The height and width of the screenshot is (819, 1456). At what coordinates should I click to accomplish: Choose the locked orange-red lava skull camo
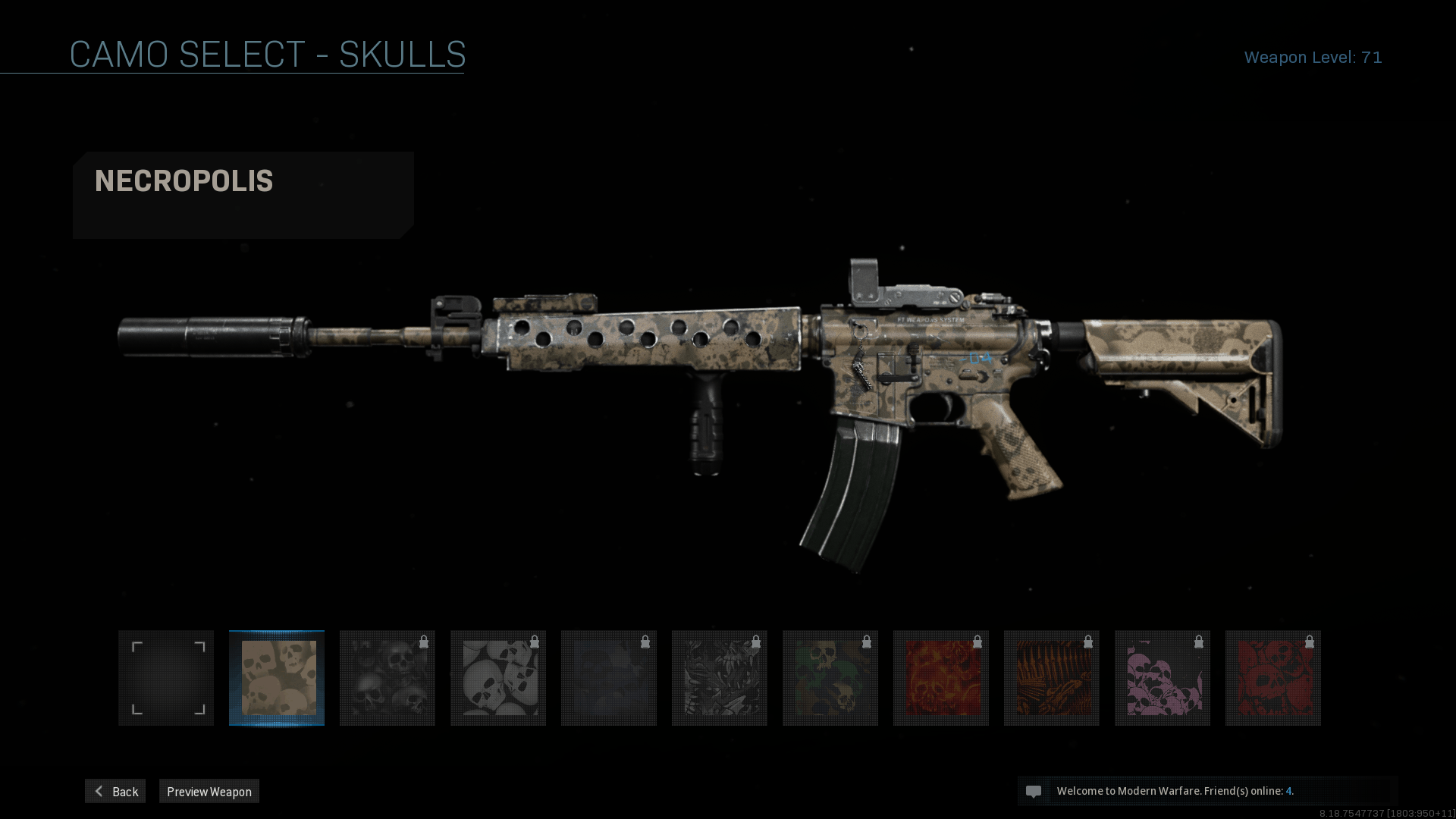941,678
